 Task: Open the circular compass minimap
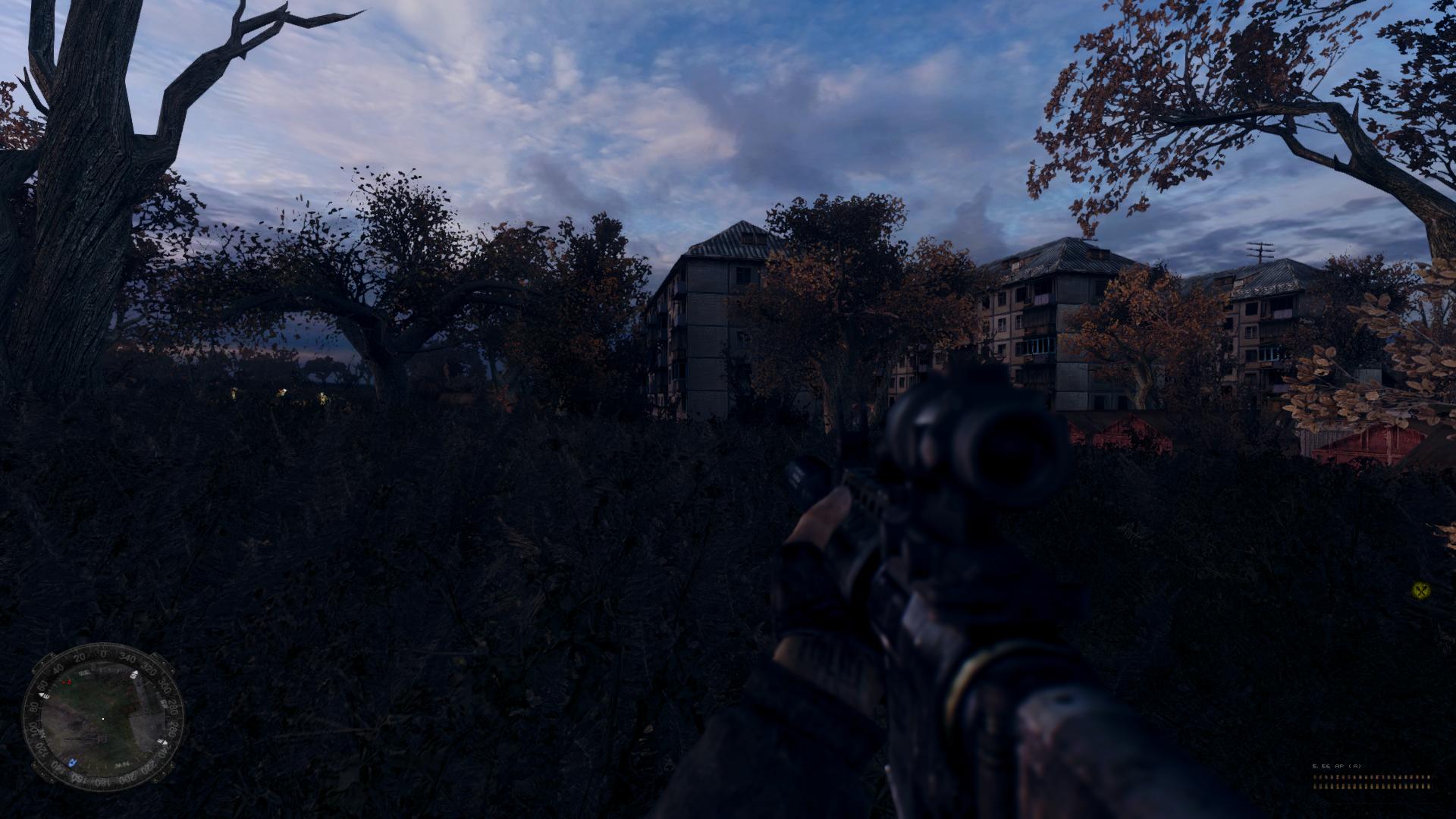102,719
